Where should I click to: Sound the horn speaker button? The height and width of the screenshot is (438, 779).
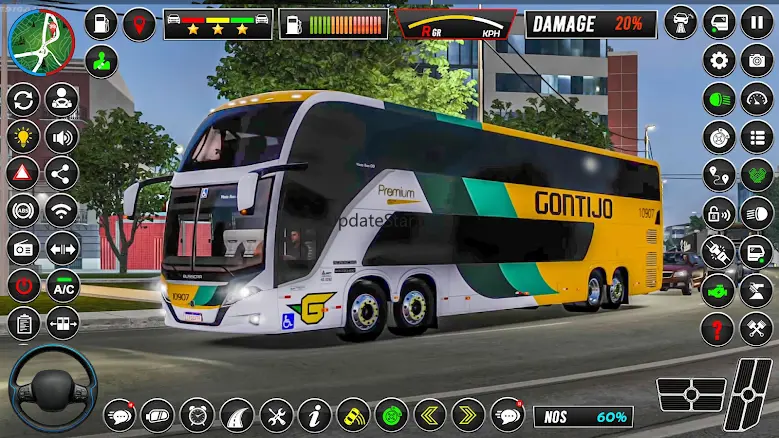[62, 136]
